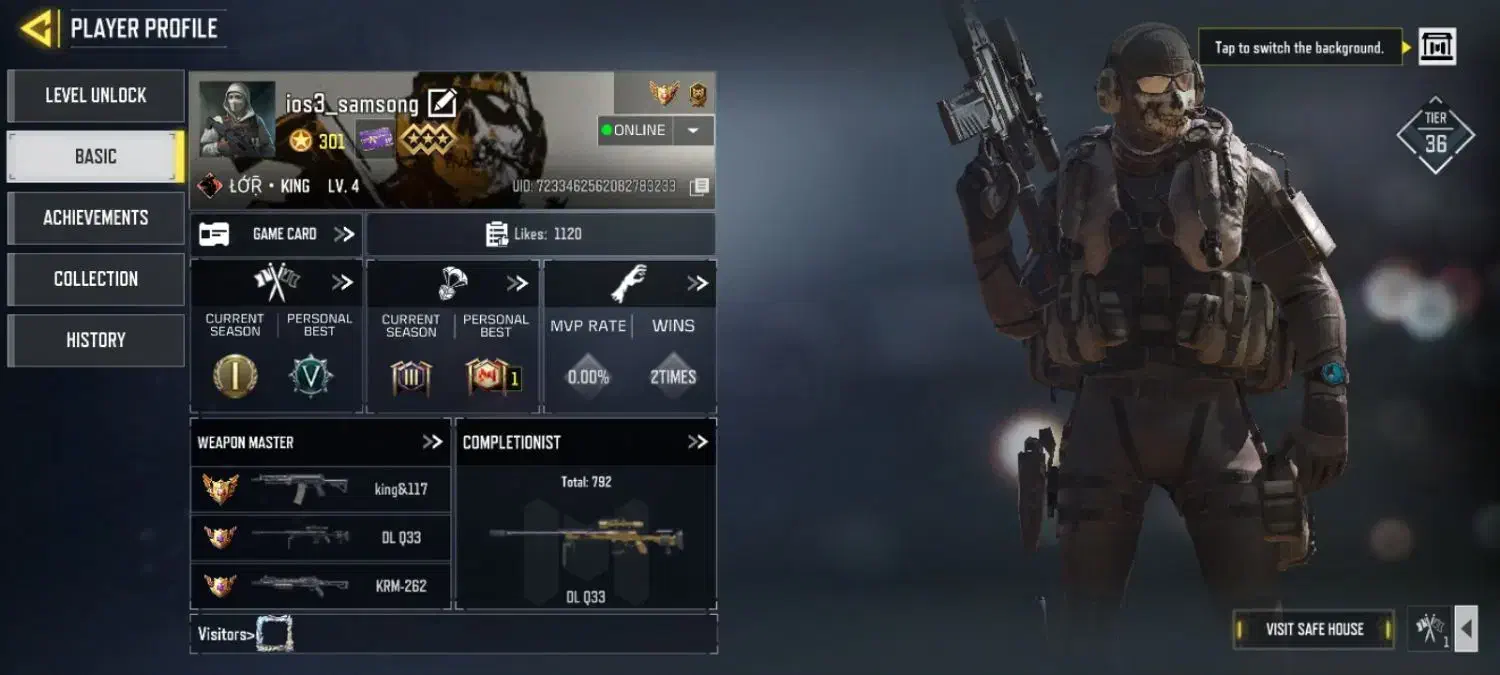
Task: Edit the player name ios3_samsong
Action: [x=442, y=102]
